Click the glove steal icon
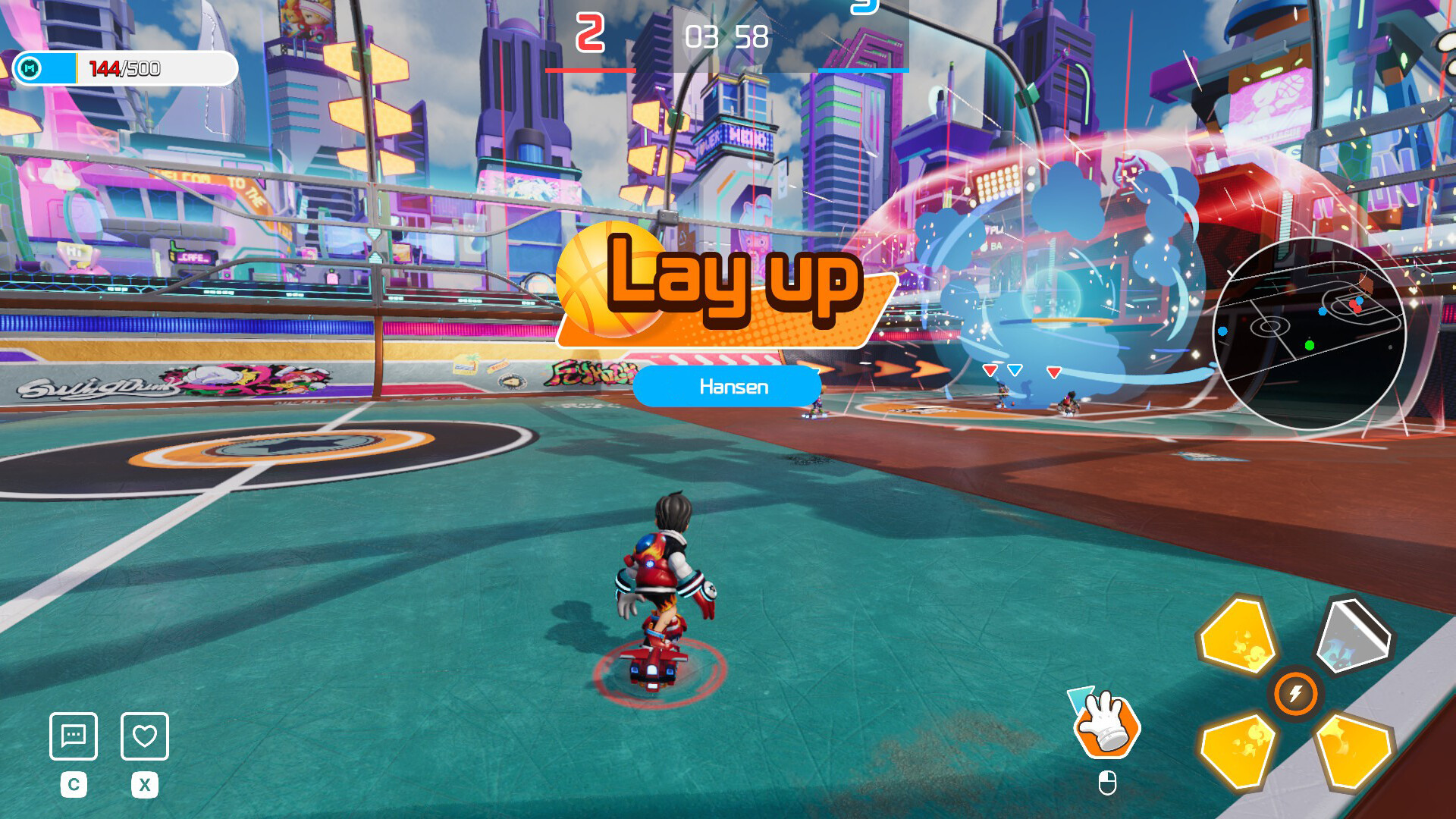Viewport: 1456px width, 819px height. [1106, 724]
